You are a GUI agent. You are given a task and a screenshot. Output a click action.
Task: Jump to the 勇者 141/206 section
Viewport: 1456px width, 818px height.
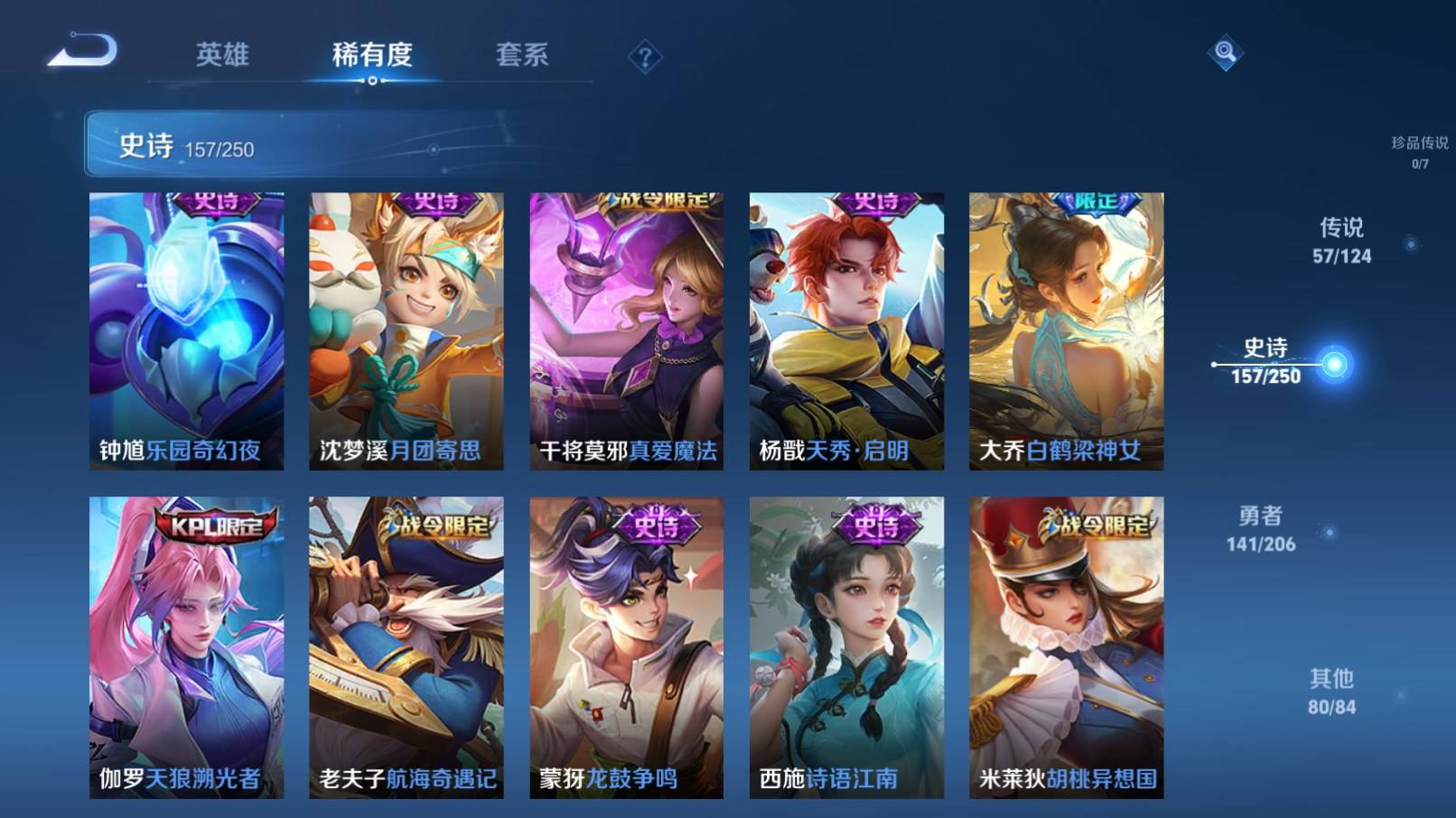1261,529
